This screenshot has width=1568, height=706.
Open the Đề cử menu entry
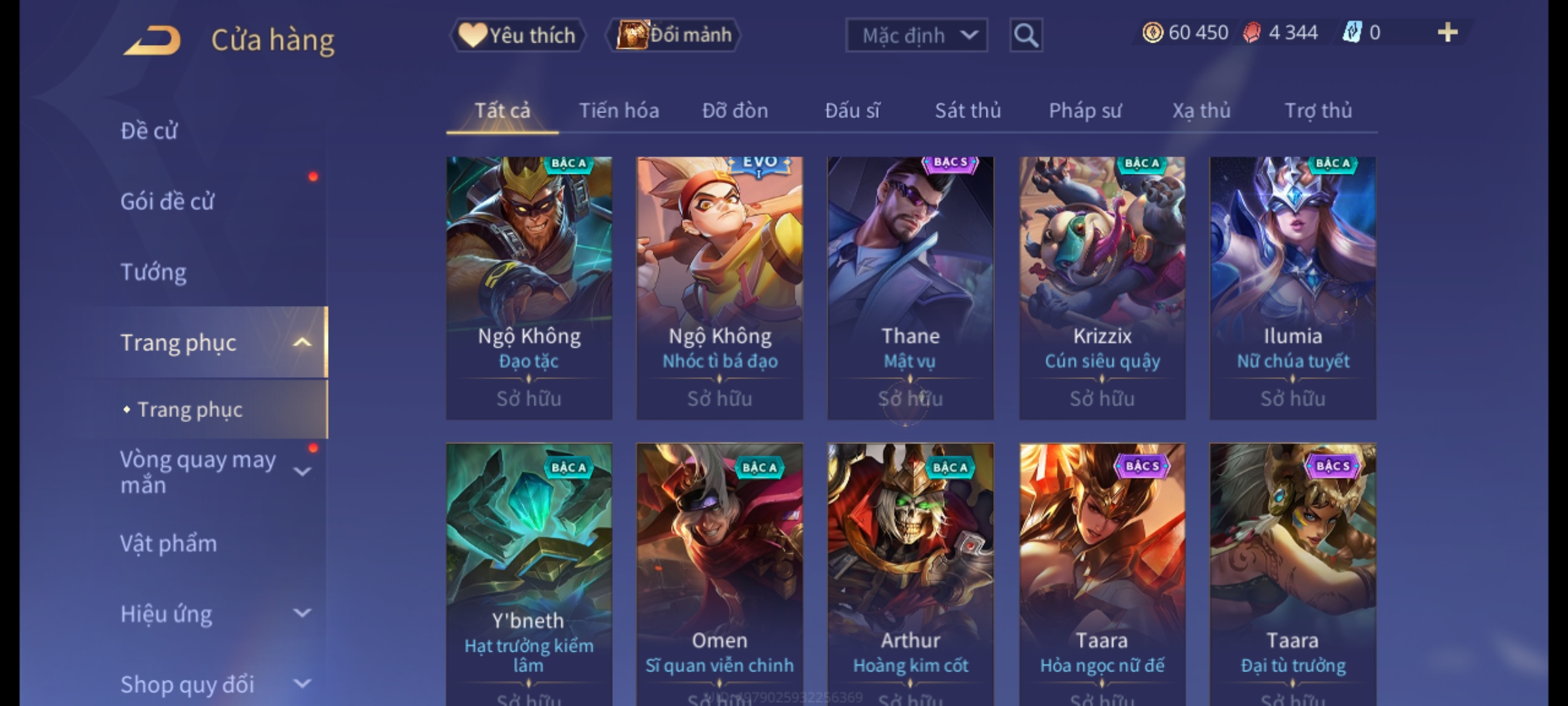[149, 131]
